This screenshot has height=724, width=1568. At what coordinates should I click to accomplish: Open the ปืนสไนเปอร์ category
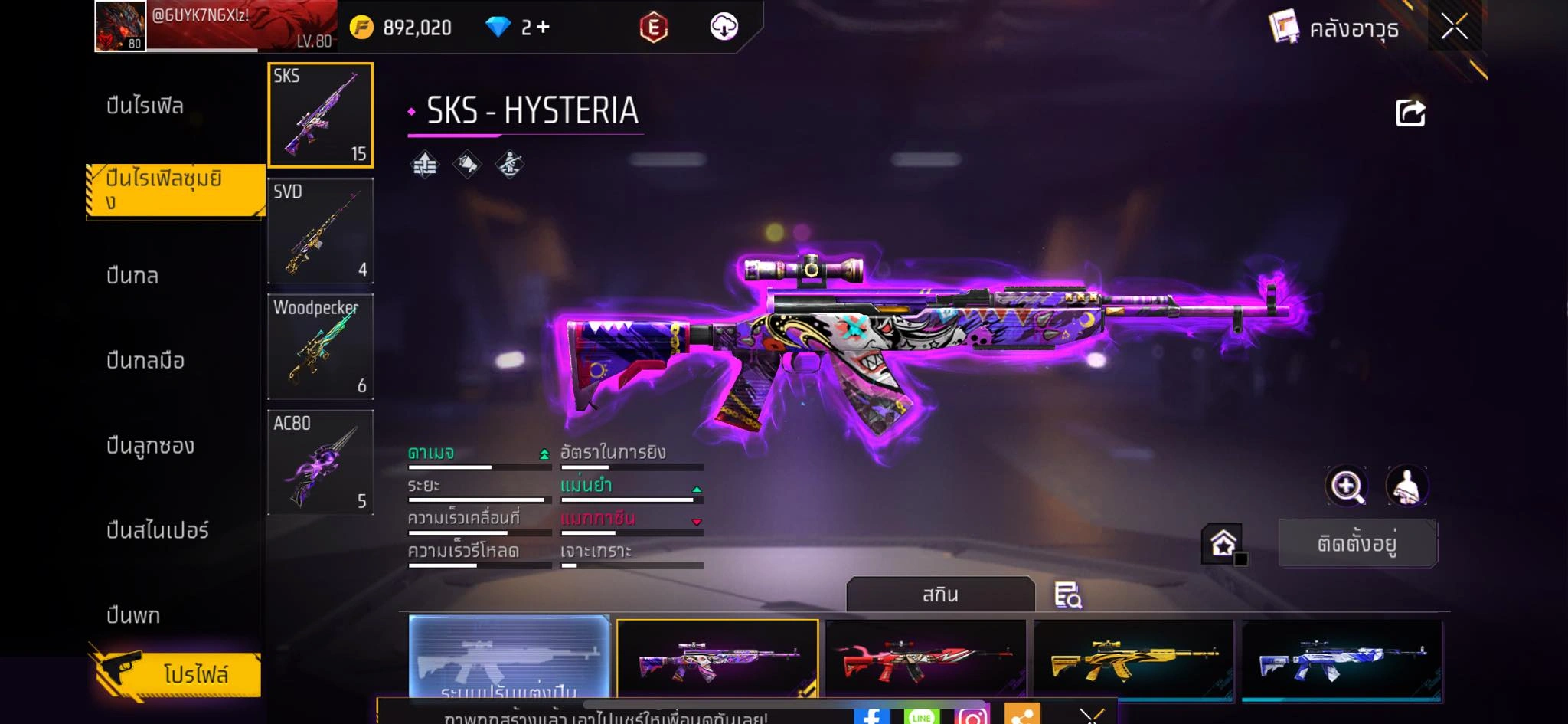[158, 530]
